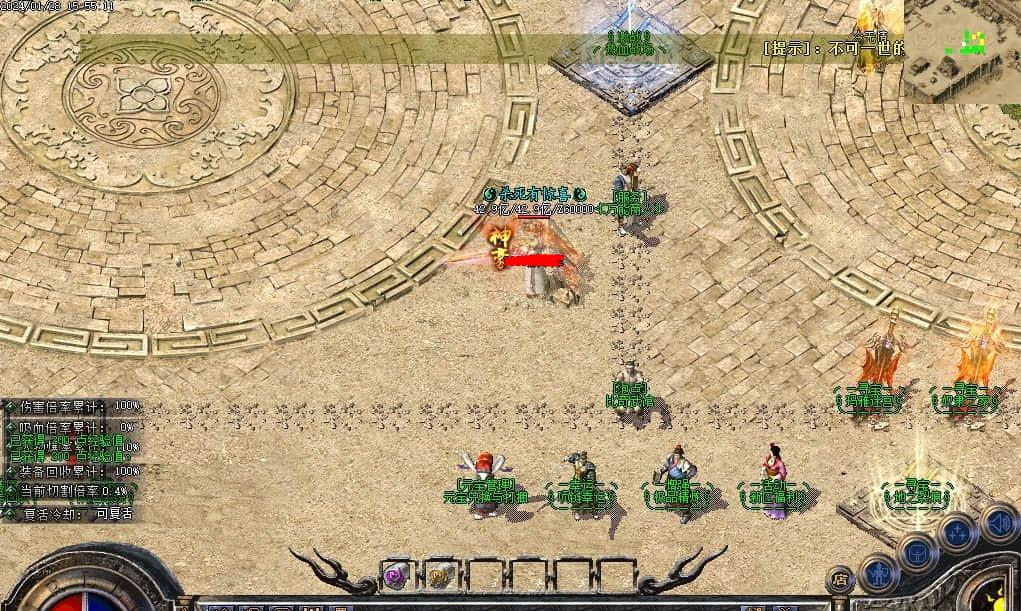Open the minimap in the corner
Screen dimensions: 1021x611
(x=961, y=50)
